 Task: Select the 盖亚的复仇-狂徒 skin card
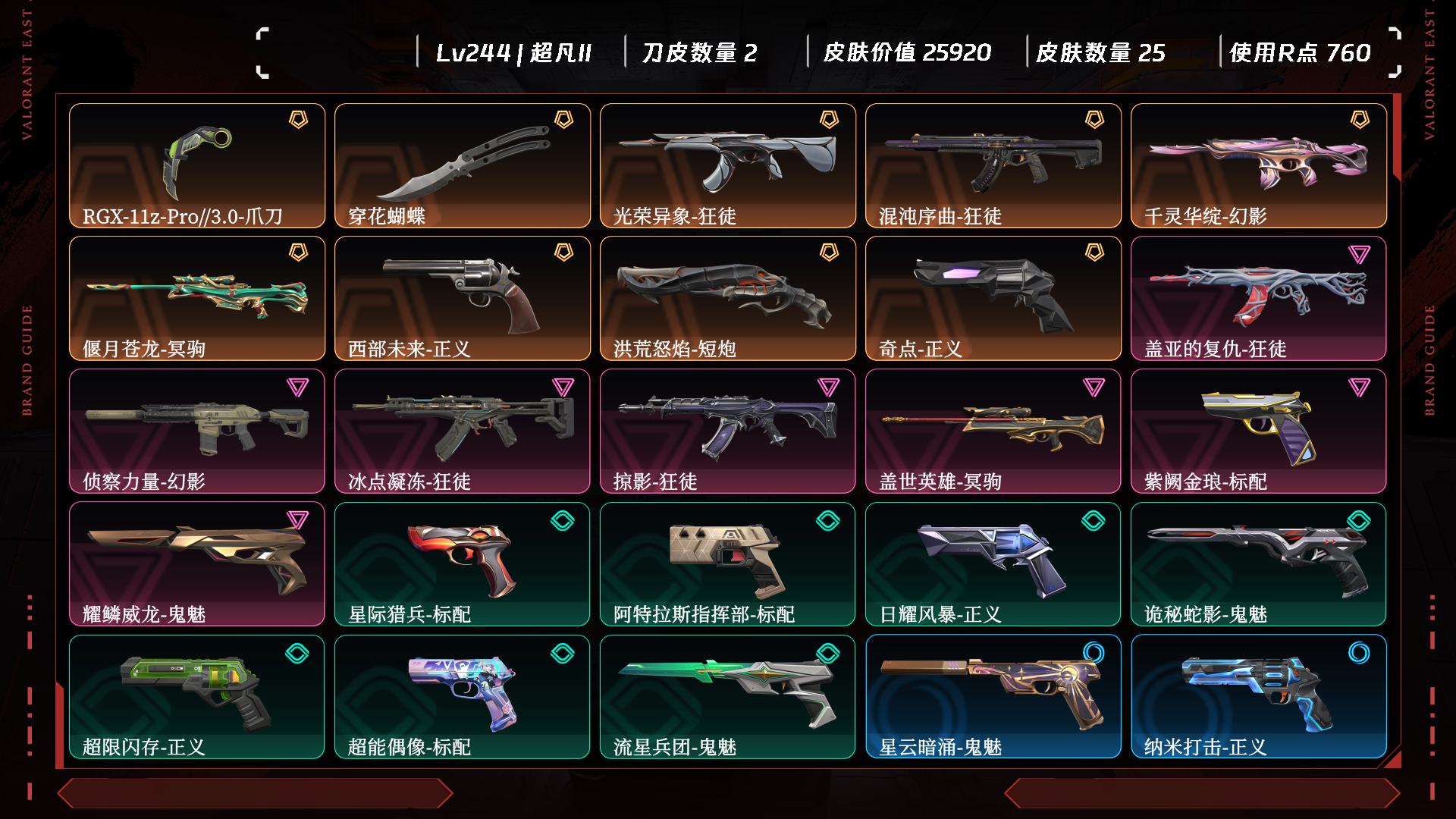[1259, 298]
